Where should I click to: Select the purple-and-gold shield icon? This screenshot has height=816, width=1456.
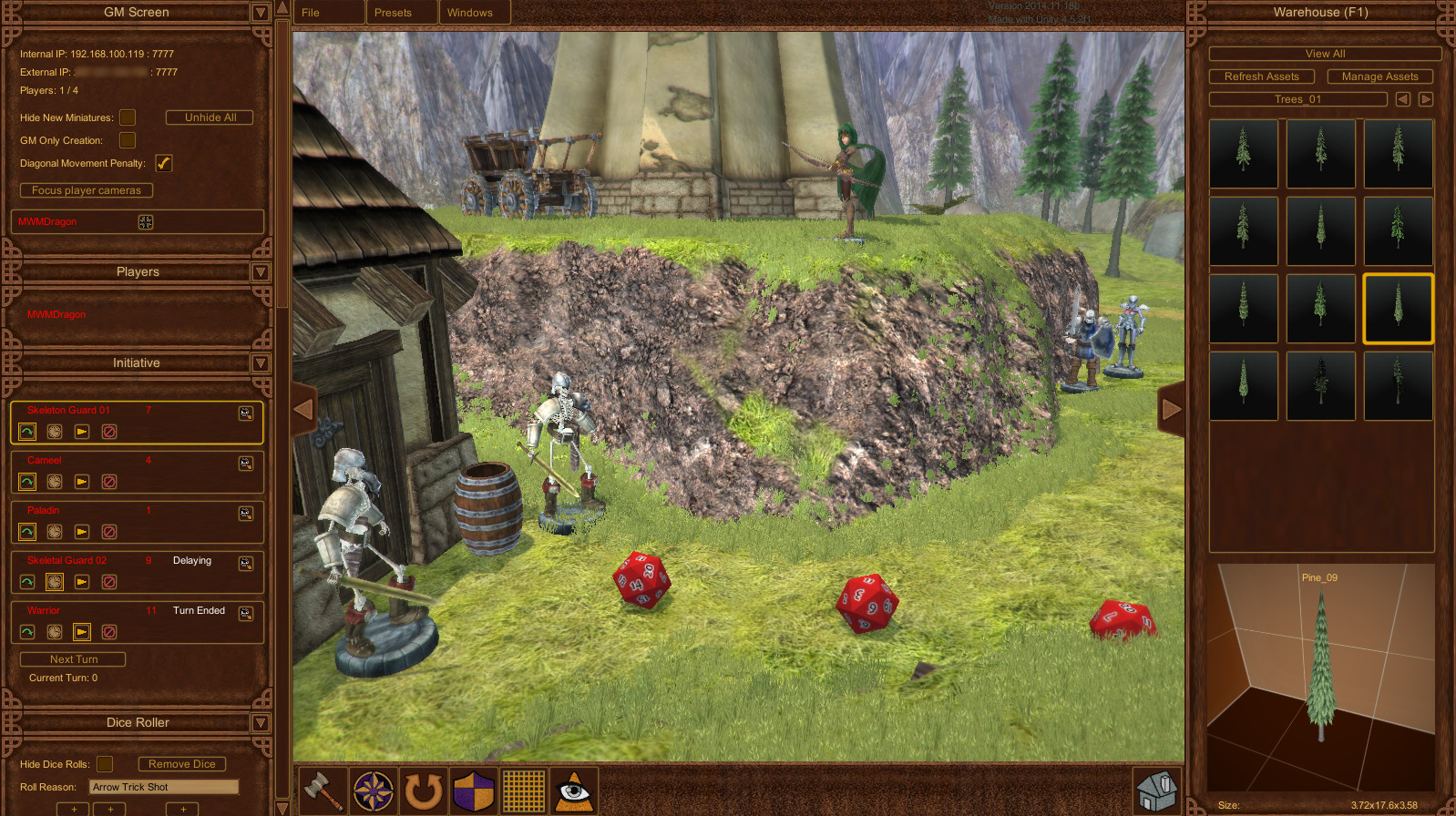coord(472,790)
